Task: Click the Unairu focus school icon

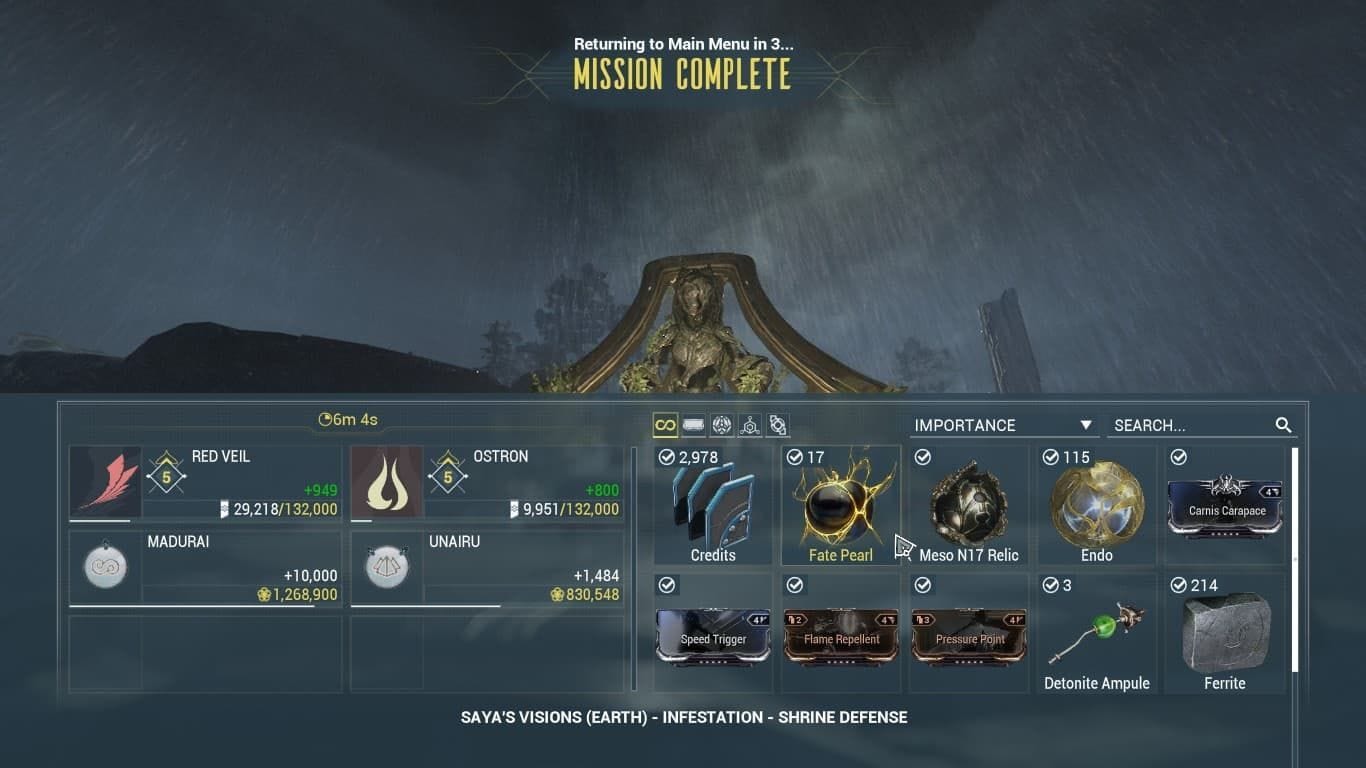Action: (386, 567)
